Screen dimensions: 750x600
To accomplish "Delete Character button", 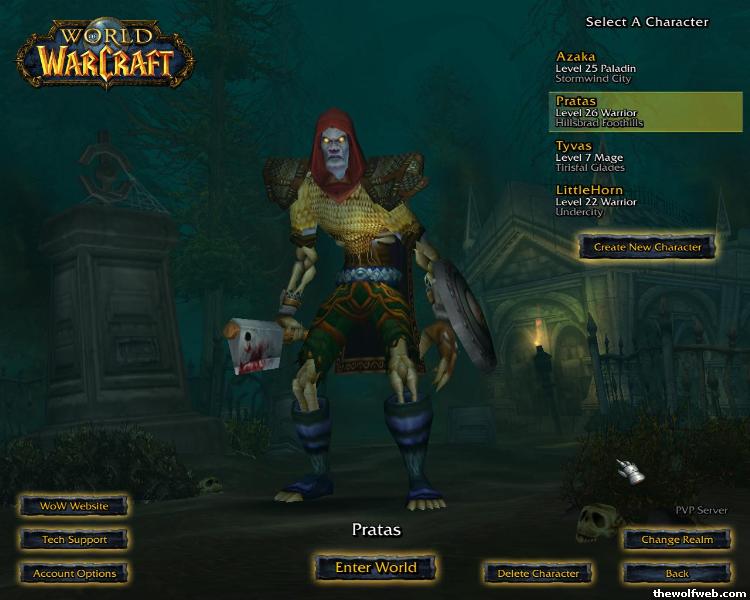I will tap(538, 574).
